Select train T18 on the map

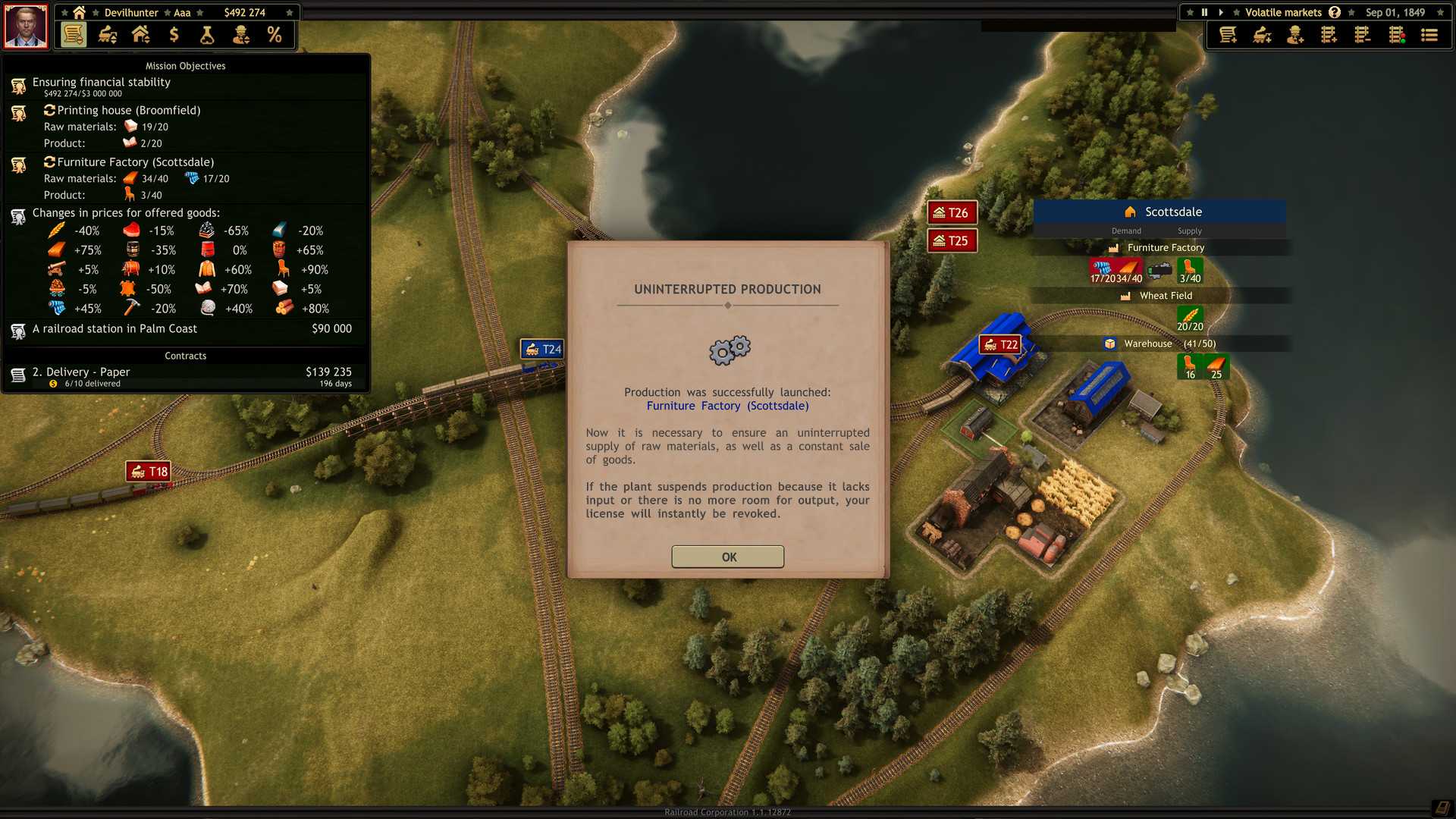[147, 471]
